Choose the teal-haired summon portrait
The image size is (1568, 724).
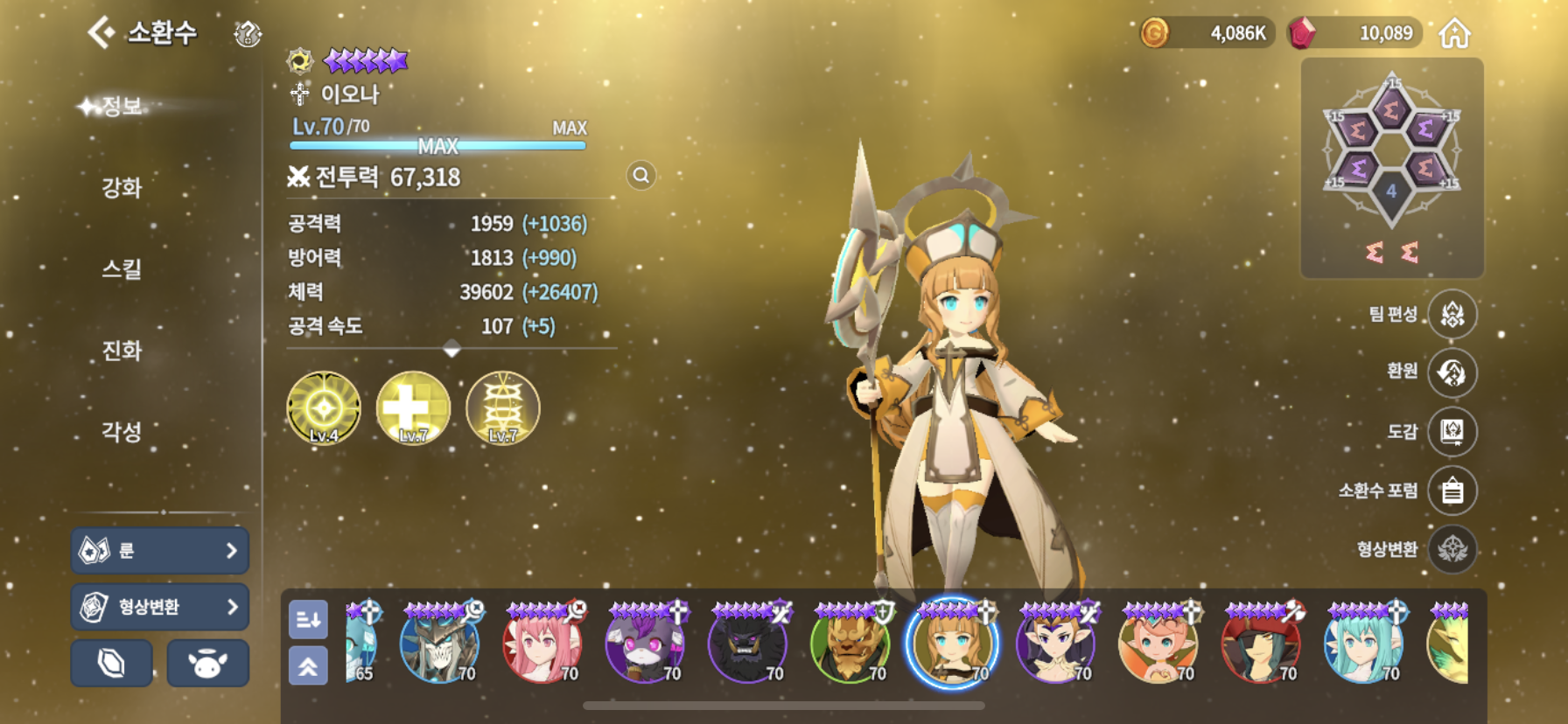(x=1362, y=644)
